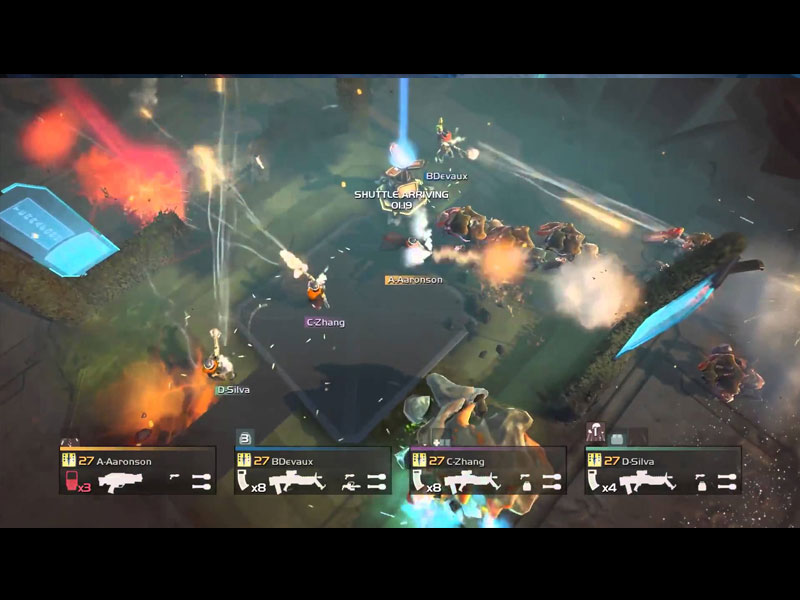
Task: Click the C-Zhang player name tag
Action: [x=325, y=322]
